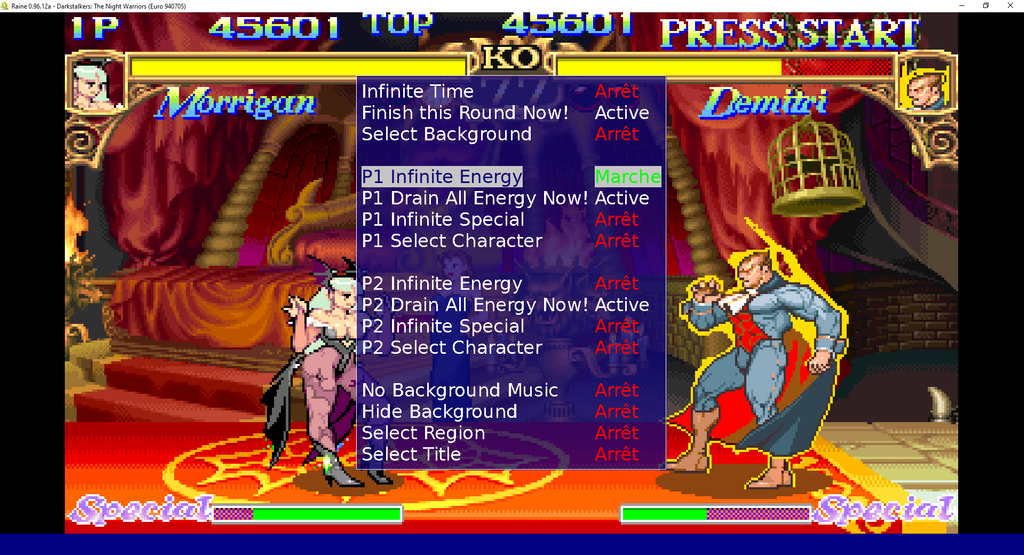Toggle No Background Music
Image resolution: width=1024 pixels, height=555 pixels.
(460, 390)
